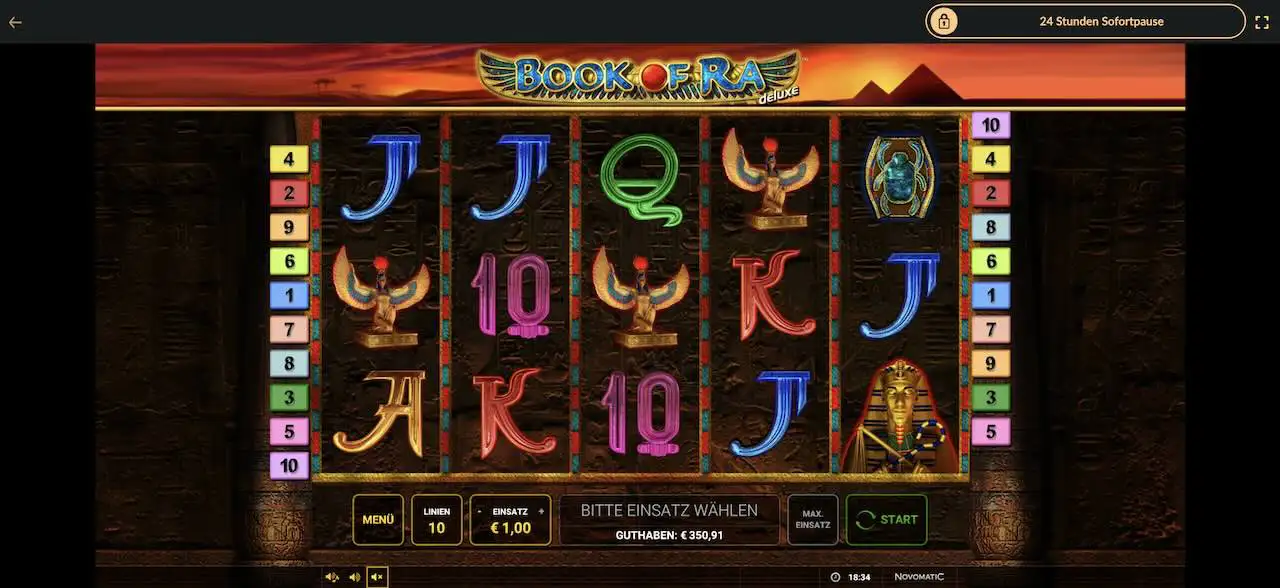The image size is (1280, 588).
Task: Toggle fullscreen mode icon
Action: click(1262, 22)
